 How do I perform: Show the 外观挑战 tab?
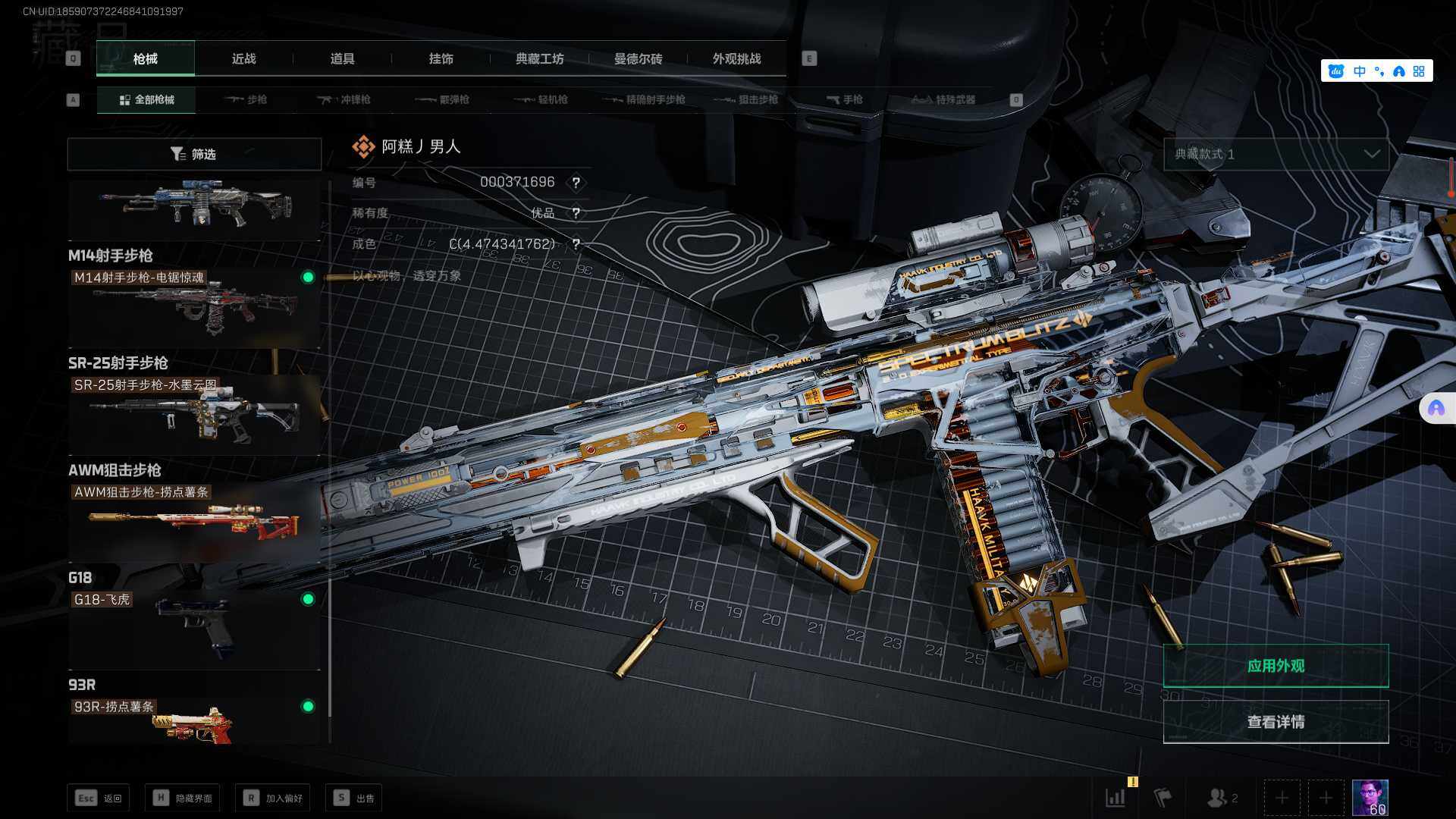[x=736, y=59]
